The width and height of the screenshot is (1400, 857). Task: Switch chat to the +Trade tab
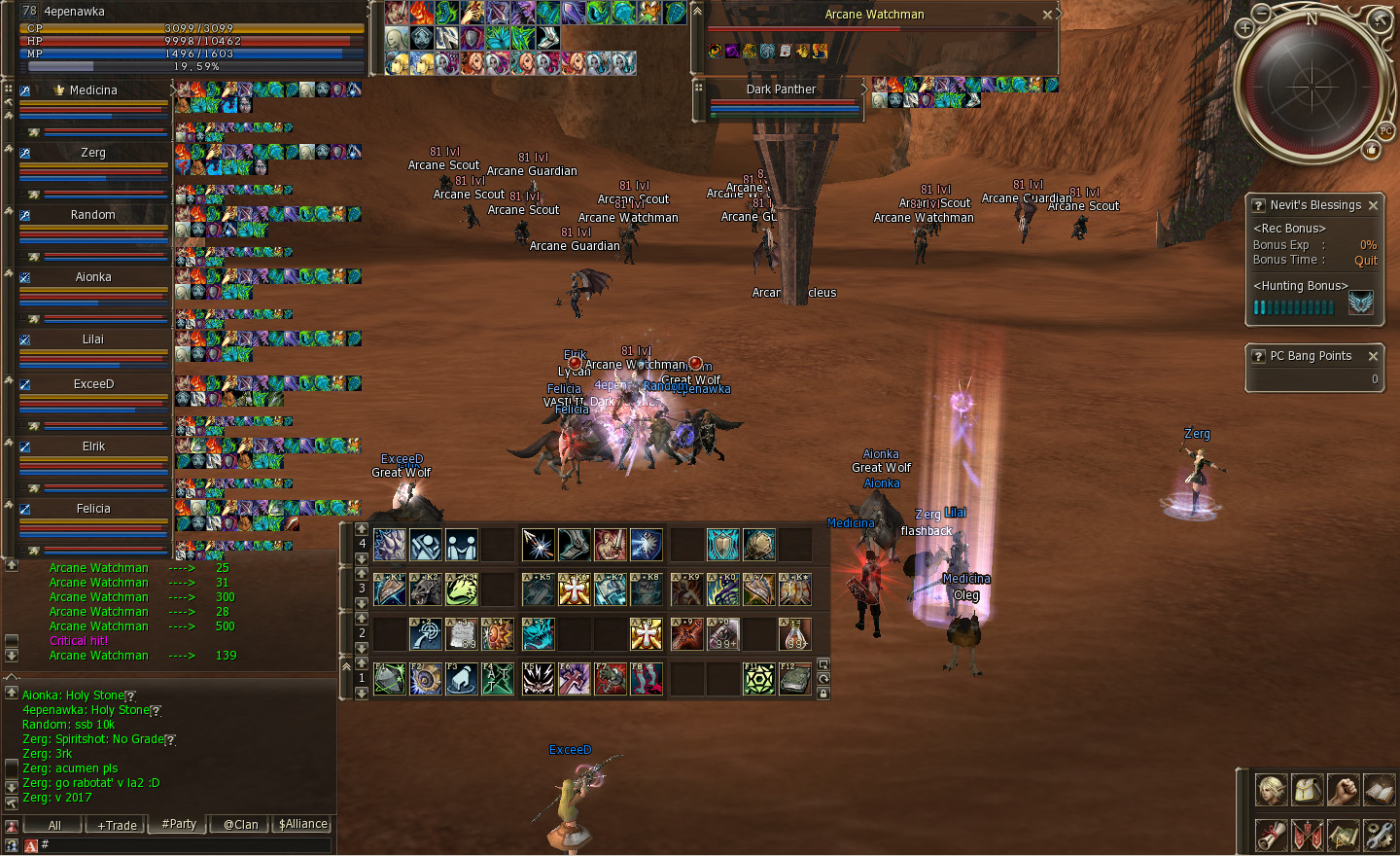click(x=117, y=825)
